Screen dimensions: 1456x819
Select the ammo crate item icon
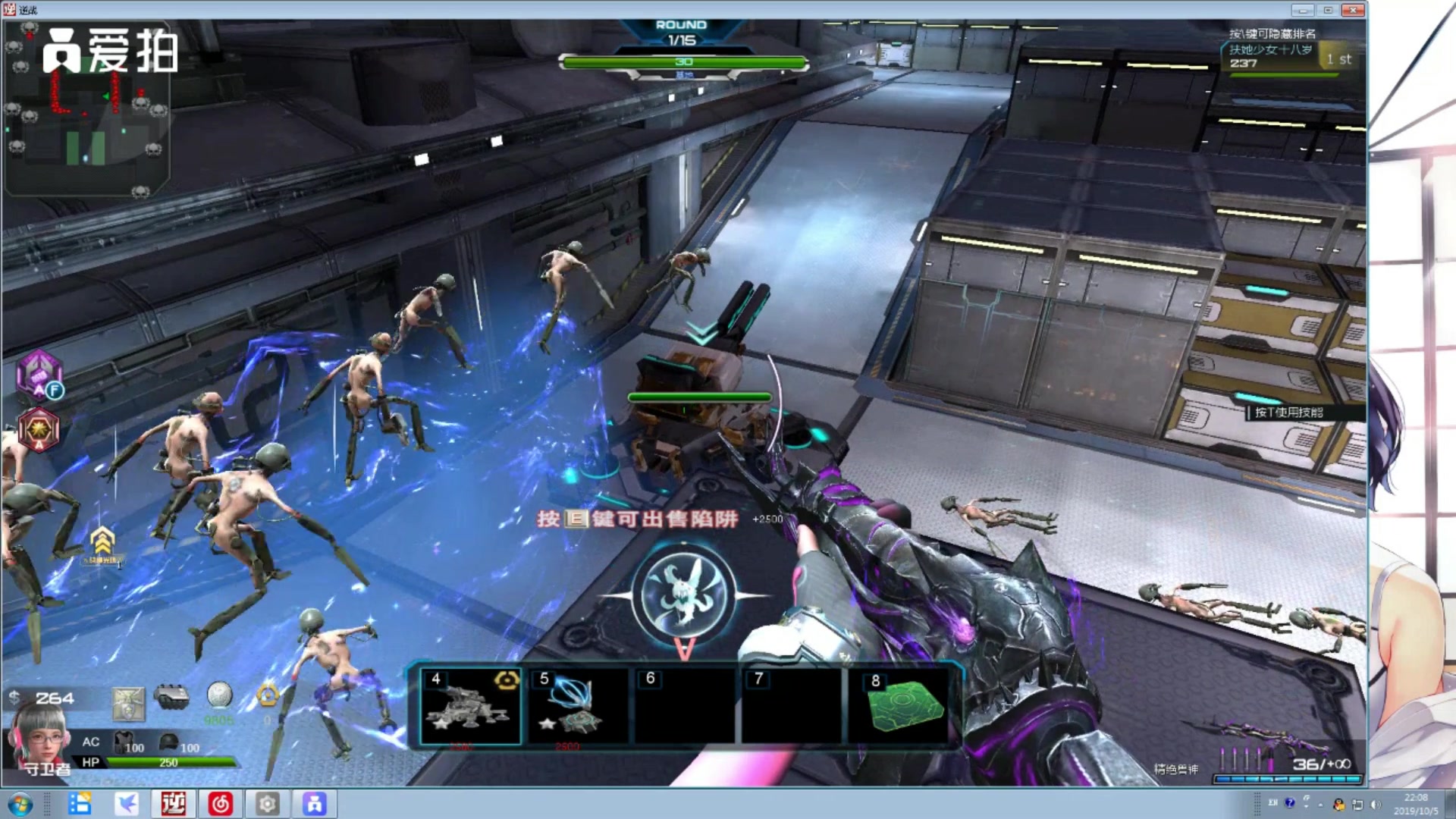(171, 695)
